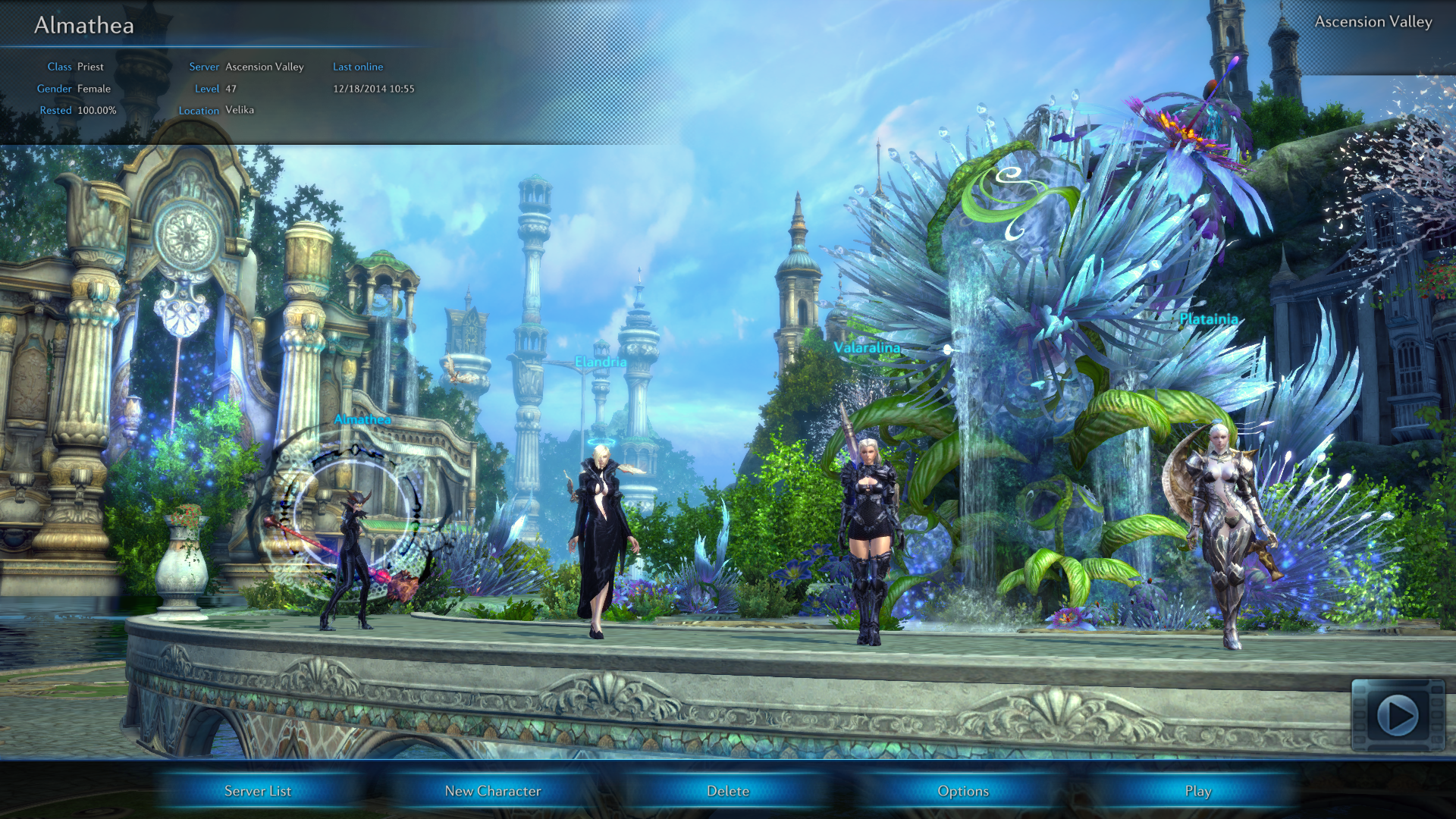Click Play to enter the game
The image size is (1456, 819).
click(x=1198, y=791)
